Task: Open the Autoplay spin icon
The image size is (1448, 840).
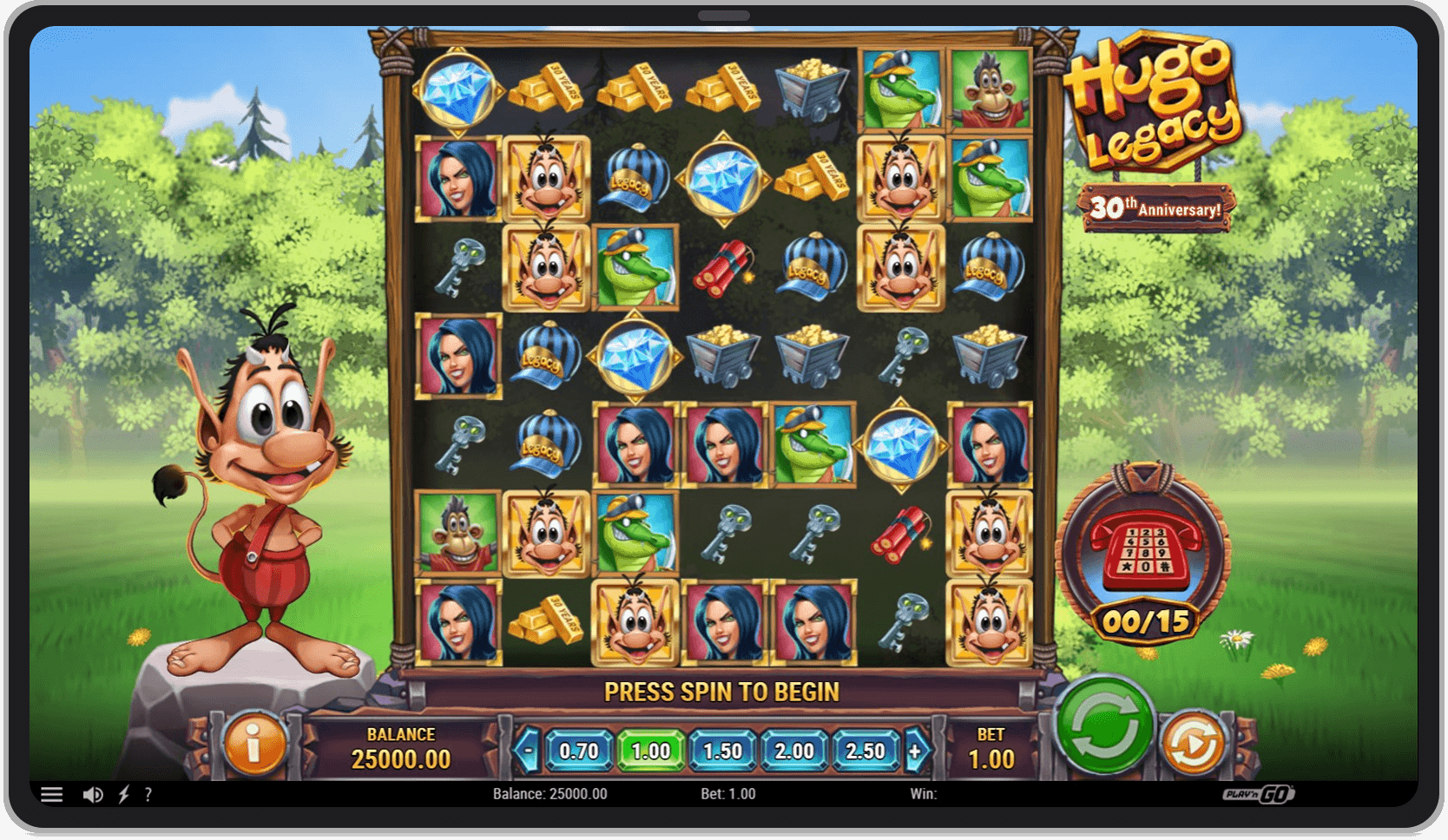Action: click(1197, 744)
